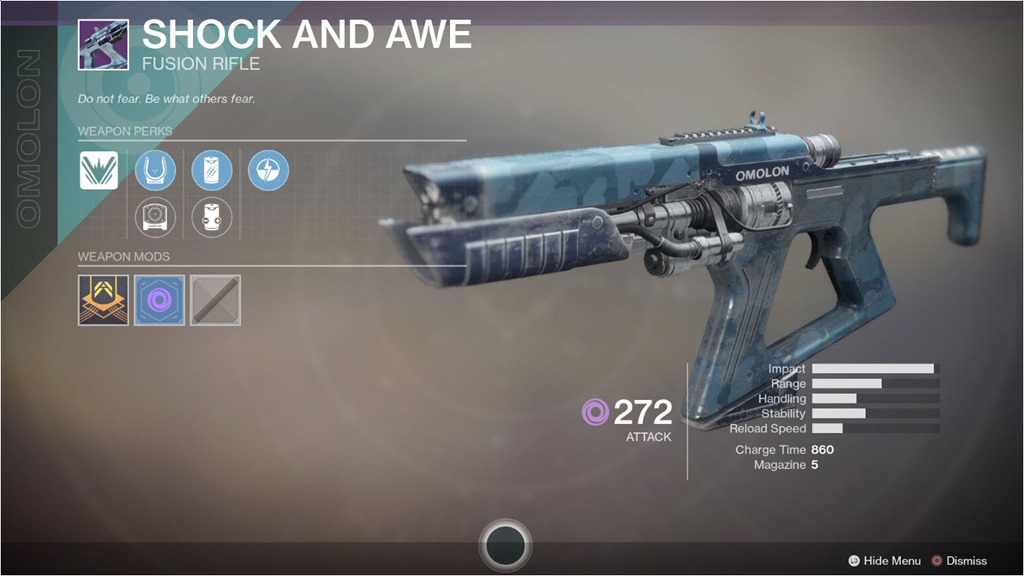
Task: Open the empty slashed weapon mod slot
Action: 215,300
